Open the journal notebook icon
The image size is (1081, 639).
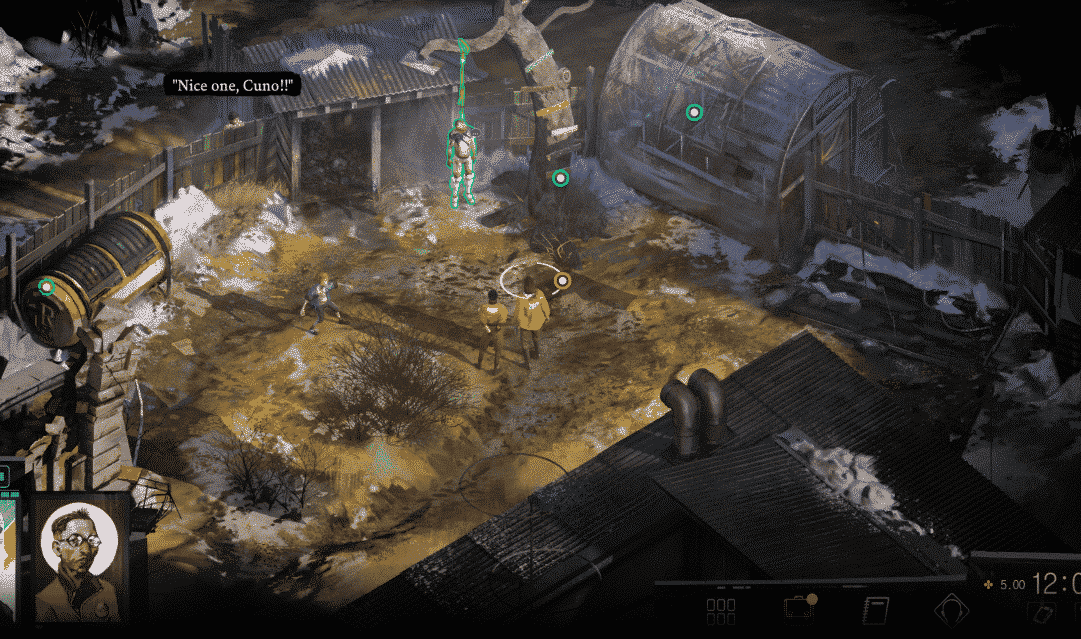coord(876,611)
